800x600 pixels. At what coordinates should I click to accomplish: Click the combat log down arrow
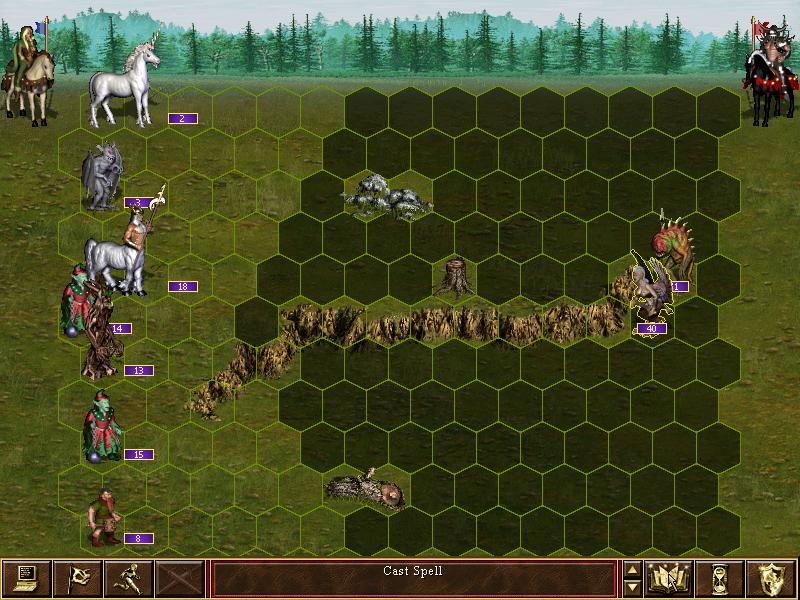click(631, 587)
